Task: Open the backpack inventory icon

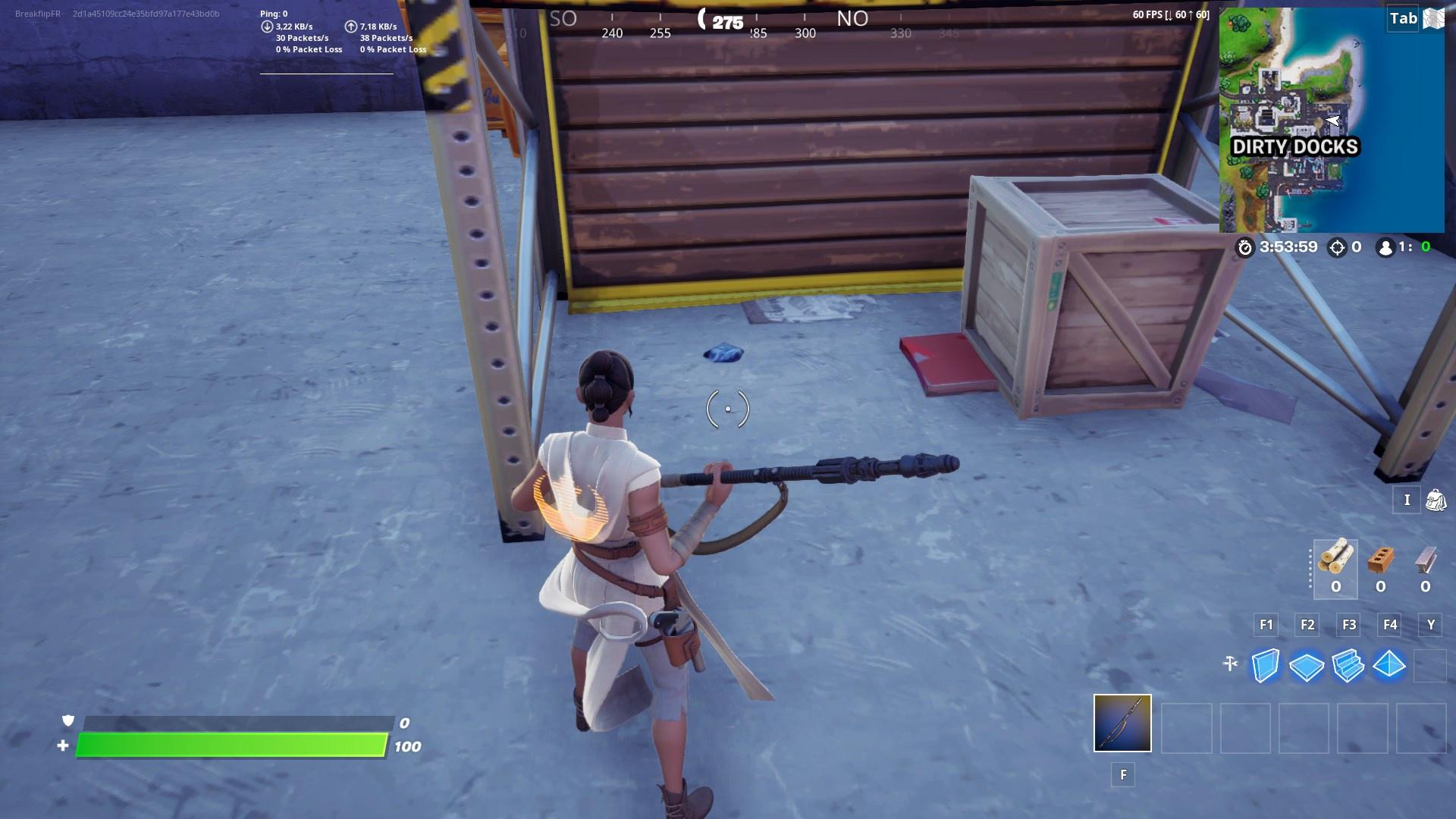Action: (1436, 500)
